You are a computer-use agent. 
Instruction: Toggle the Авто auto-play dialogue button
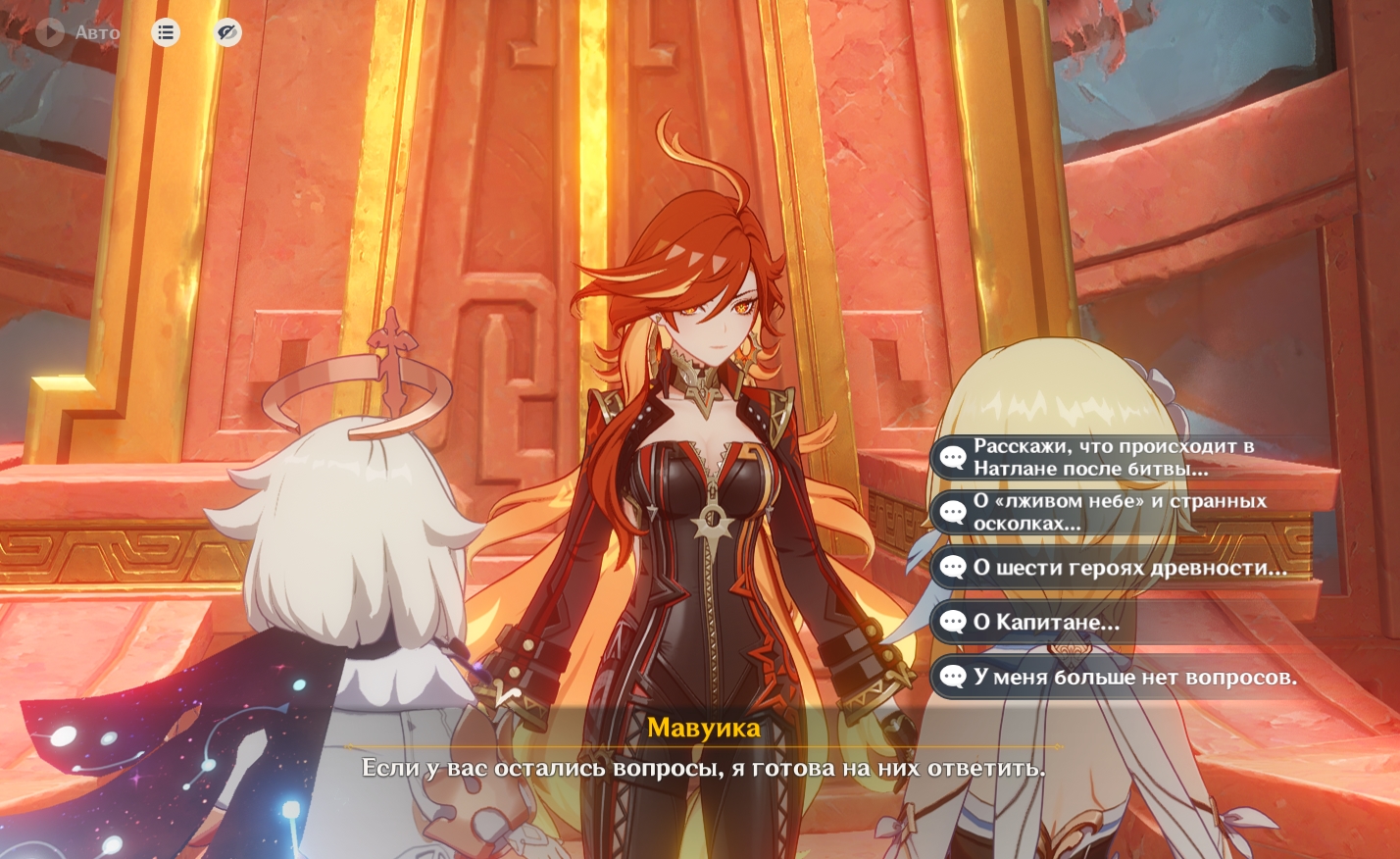coord(76,32)
